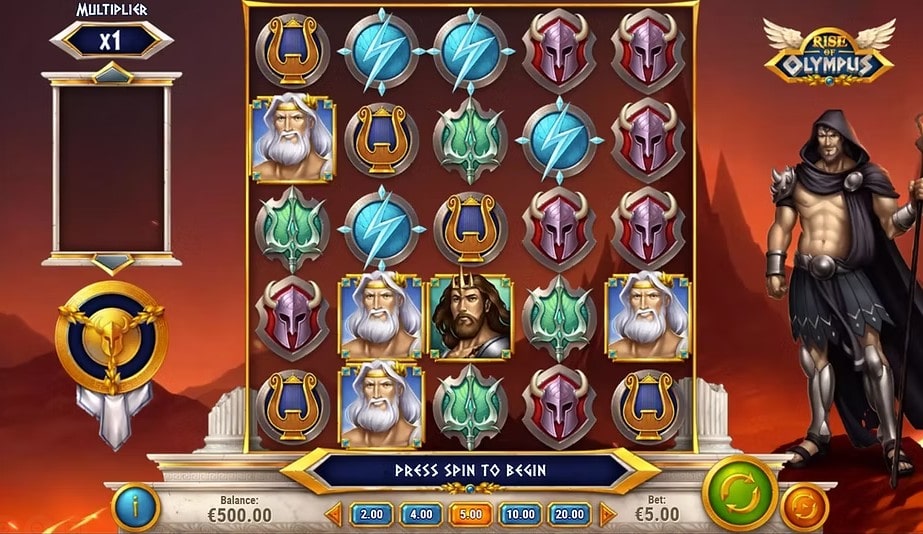Click the right arrow to raise bet
The width and height of the screenshot is (923, 534).
[606, 514]
